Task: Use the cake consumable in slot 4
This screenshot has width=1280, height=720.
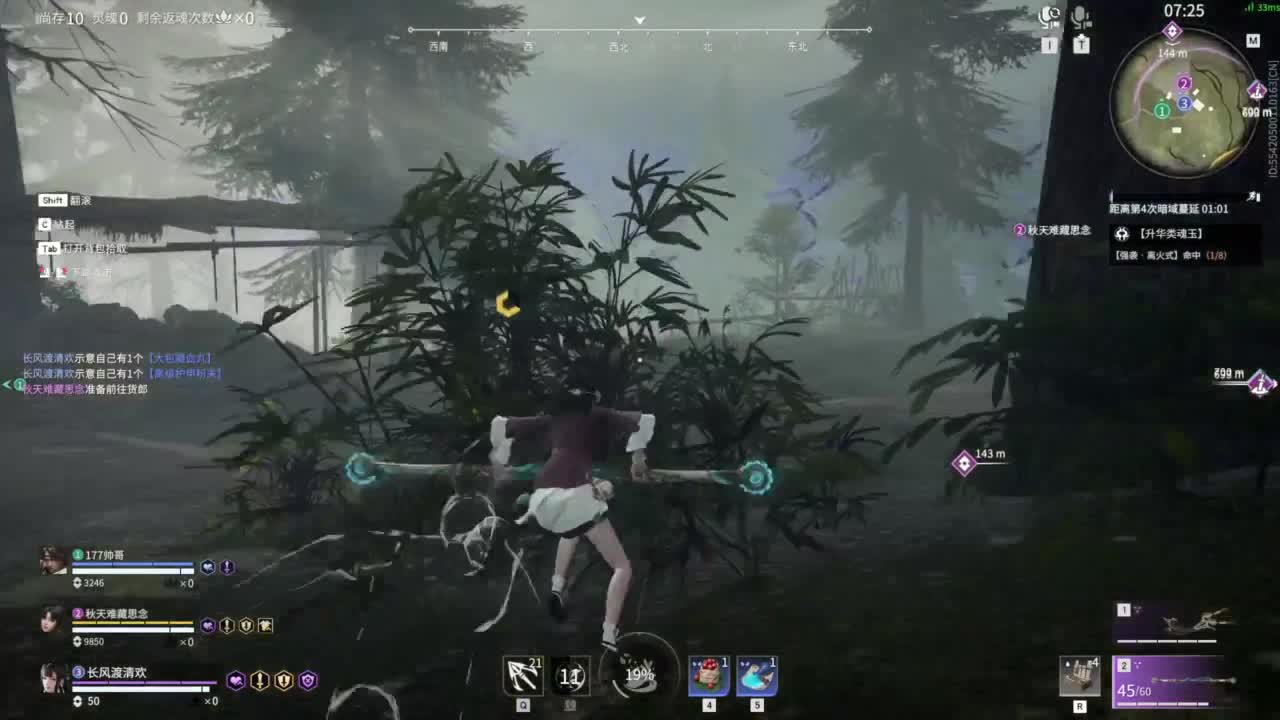Action: coord(707,675)
